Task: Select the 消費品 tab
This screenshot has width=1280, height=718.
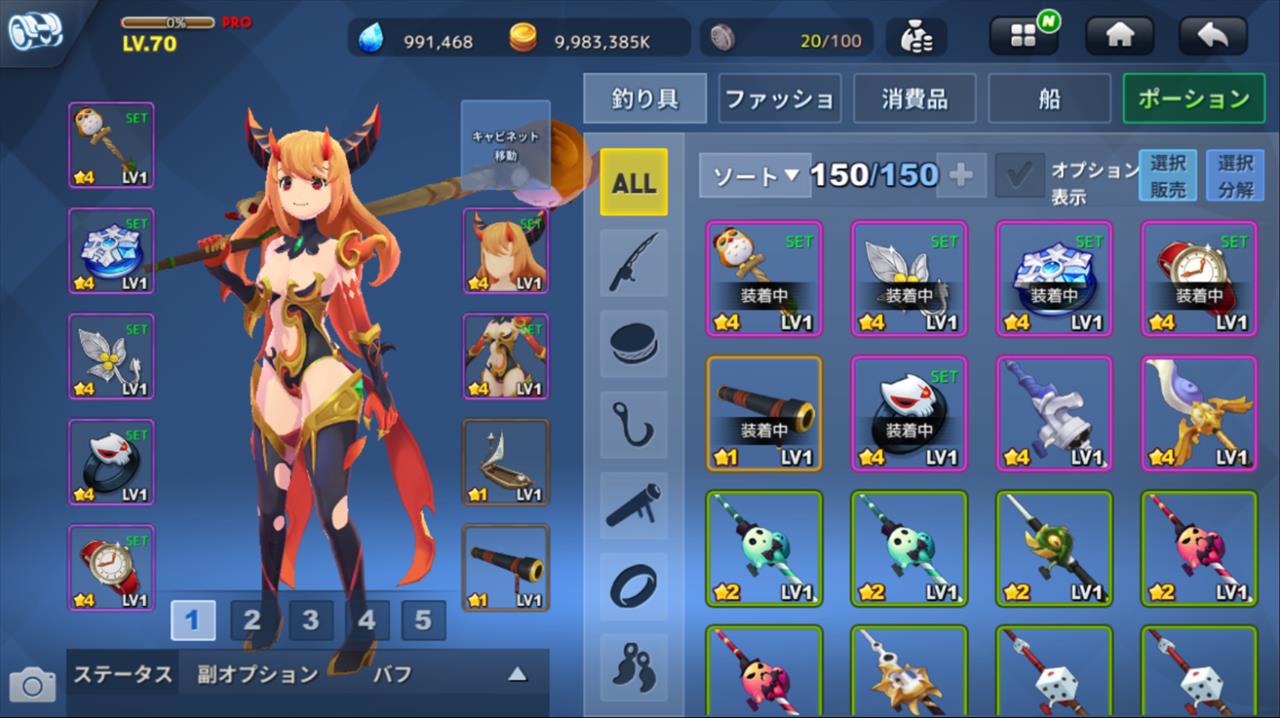Action: pos(914,98)
